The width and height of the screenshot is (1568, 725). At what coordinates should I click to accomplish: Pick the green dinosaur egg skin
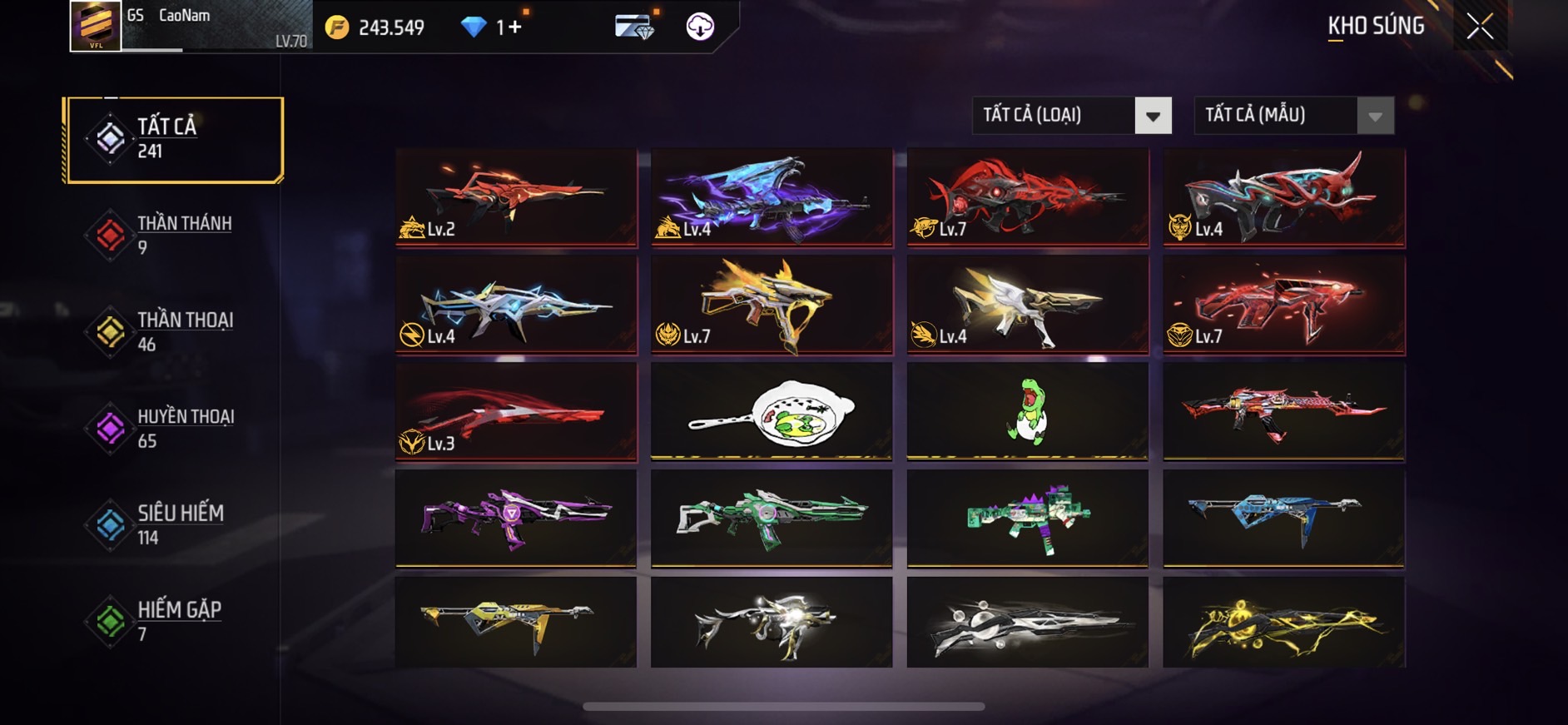click(x=1028, y=411)
